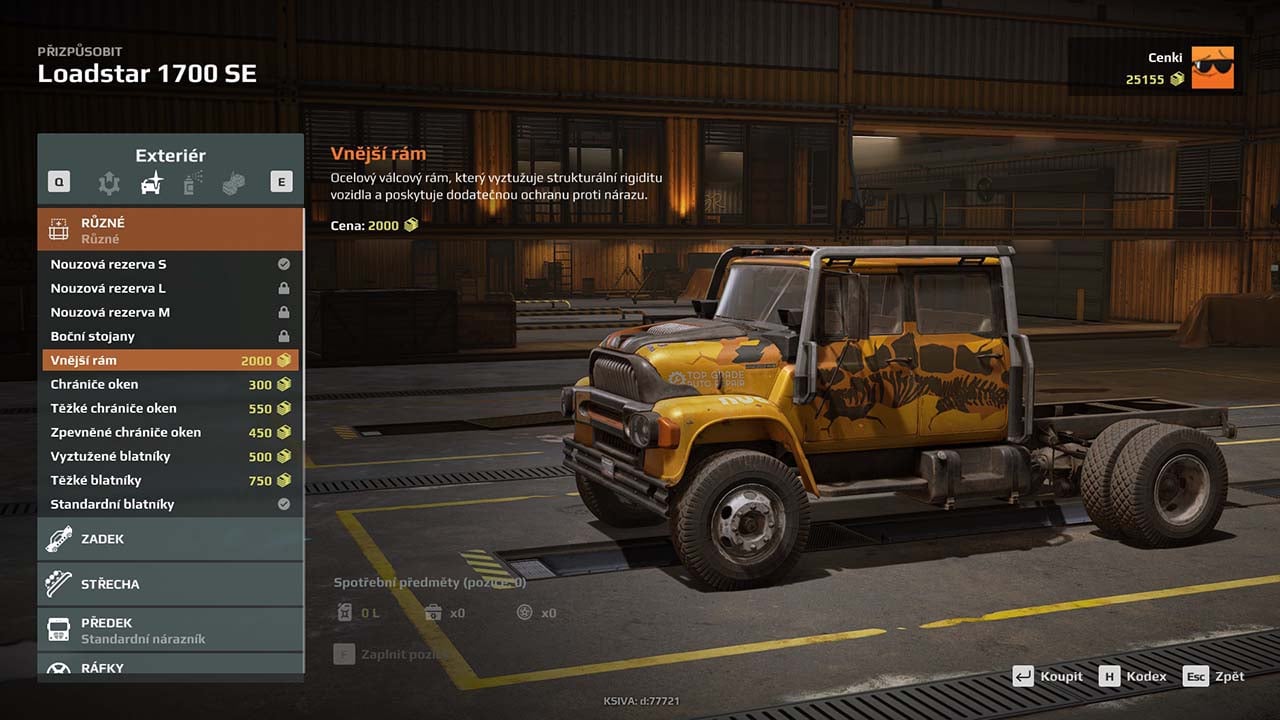Screen dimensions: 1280x720
Task: Switch to the spray can paint tab
Action: tap(193, 183)
